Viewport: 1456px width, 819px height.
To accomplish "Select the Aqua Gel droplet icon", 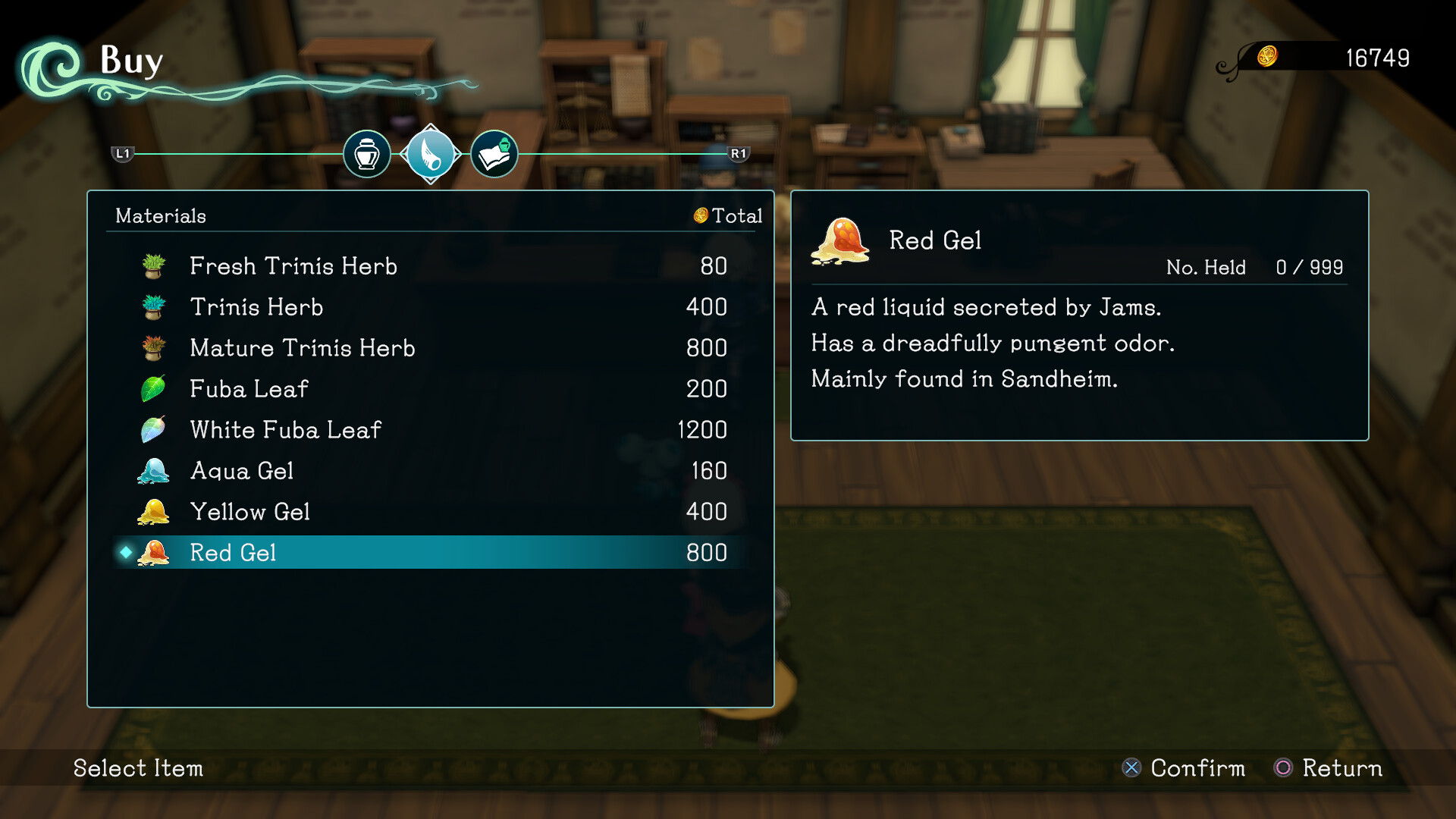I will coord(154,471).
